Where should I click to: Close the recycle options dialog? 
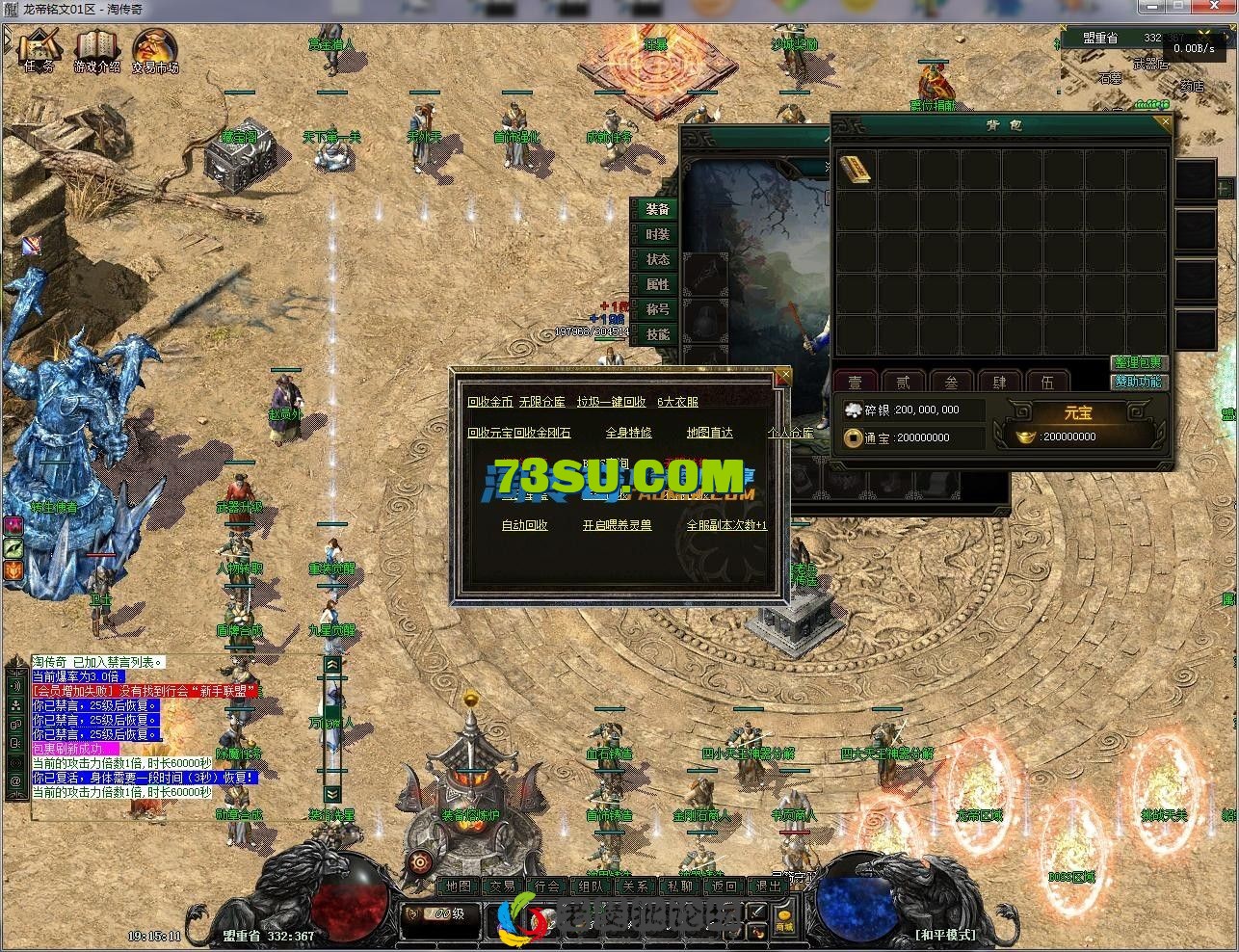[x=783, y=375]
